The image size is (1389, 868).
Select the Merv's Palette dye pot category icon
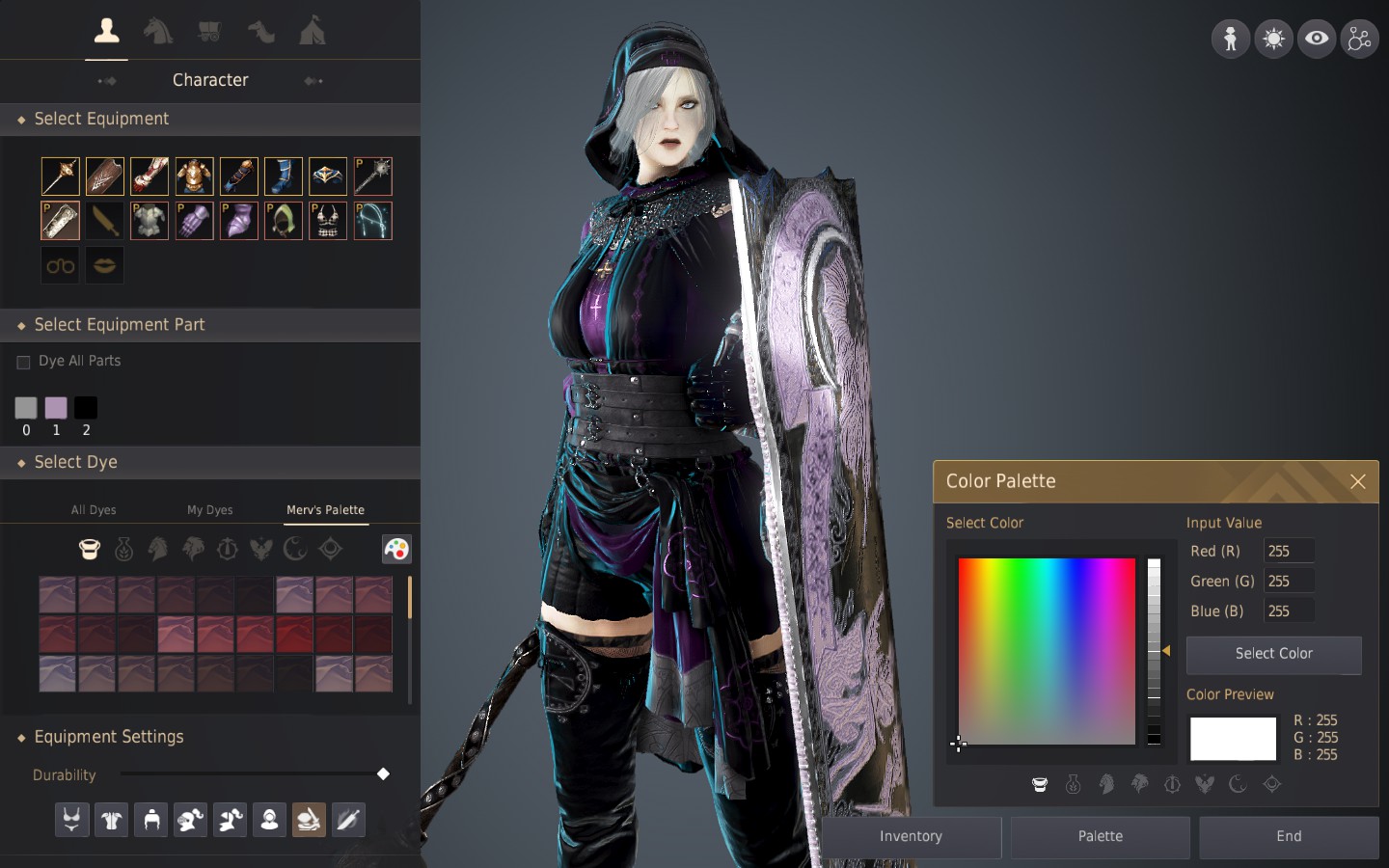[89, 549]
